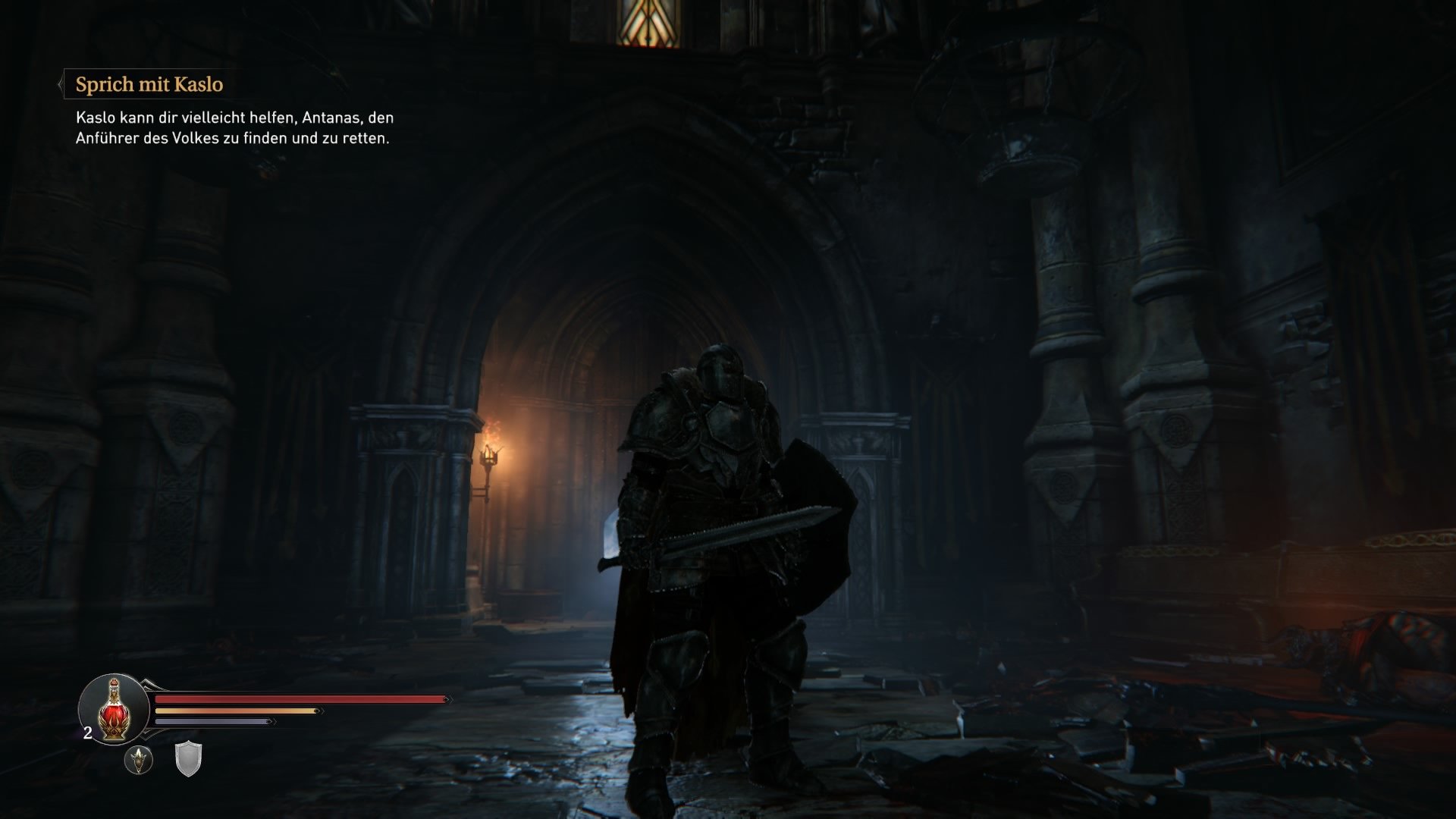
Task: Click the quest marker frame around the title
Action: pyautogui.click(x=148, y=85)
